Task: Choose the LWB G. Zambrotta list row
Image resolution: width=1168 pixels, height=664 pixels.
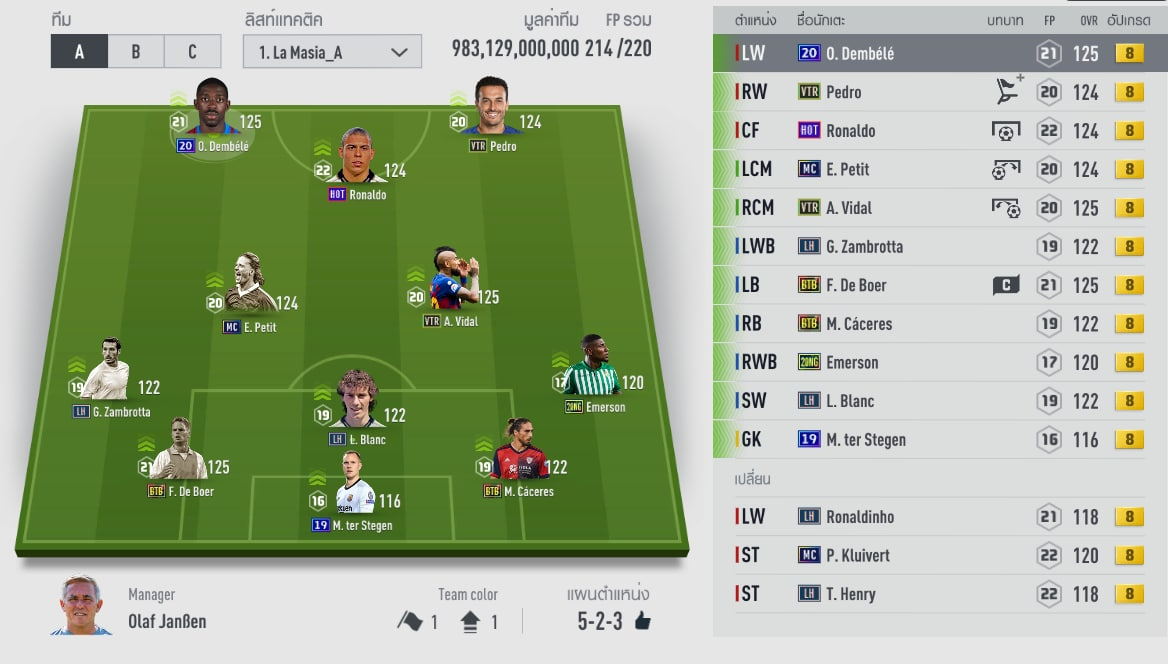Action: pos(940,246)
